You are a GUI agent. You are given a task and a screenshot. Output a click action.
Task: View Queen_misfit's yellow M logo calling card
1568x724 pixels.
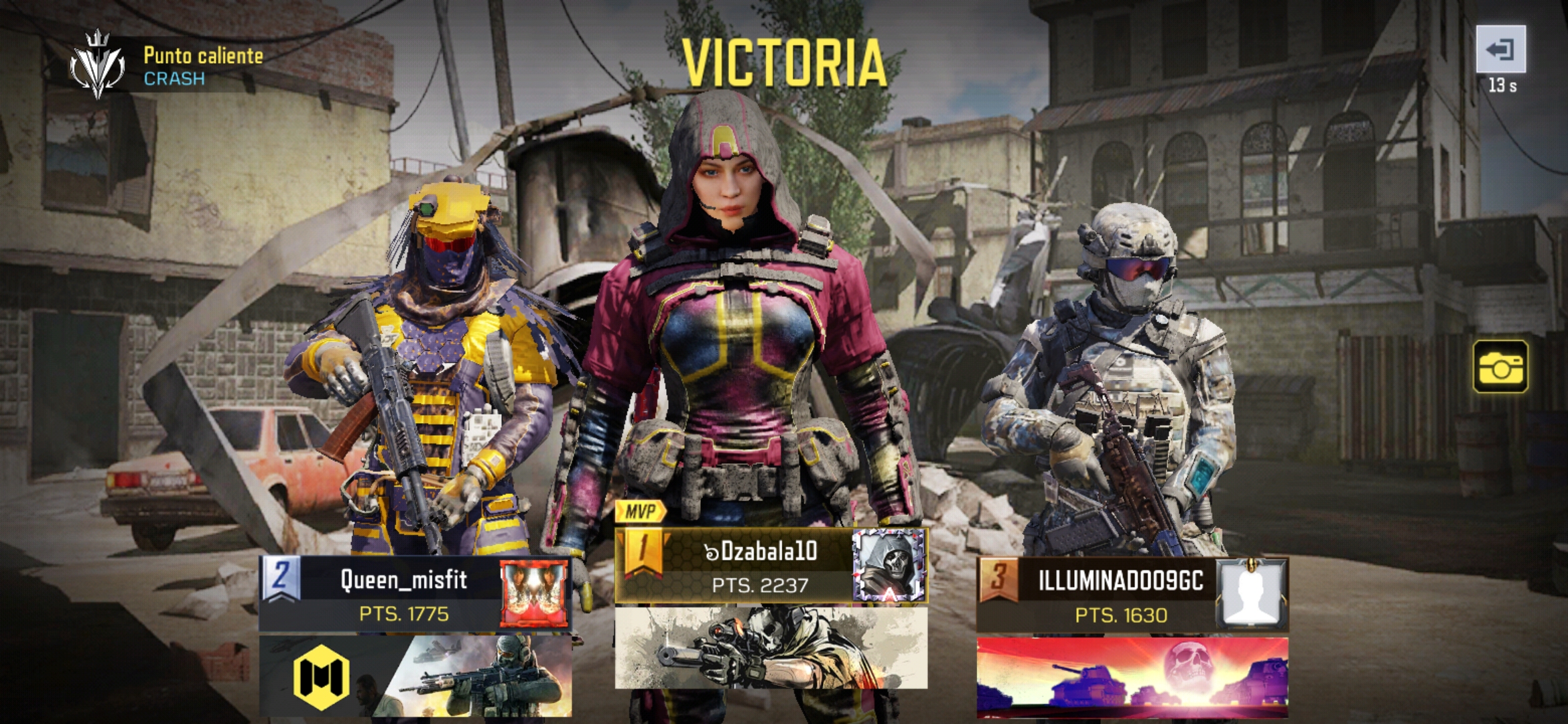pos(415,676)
